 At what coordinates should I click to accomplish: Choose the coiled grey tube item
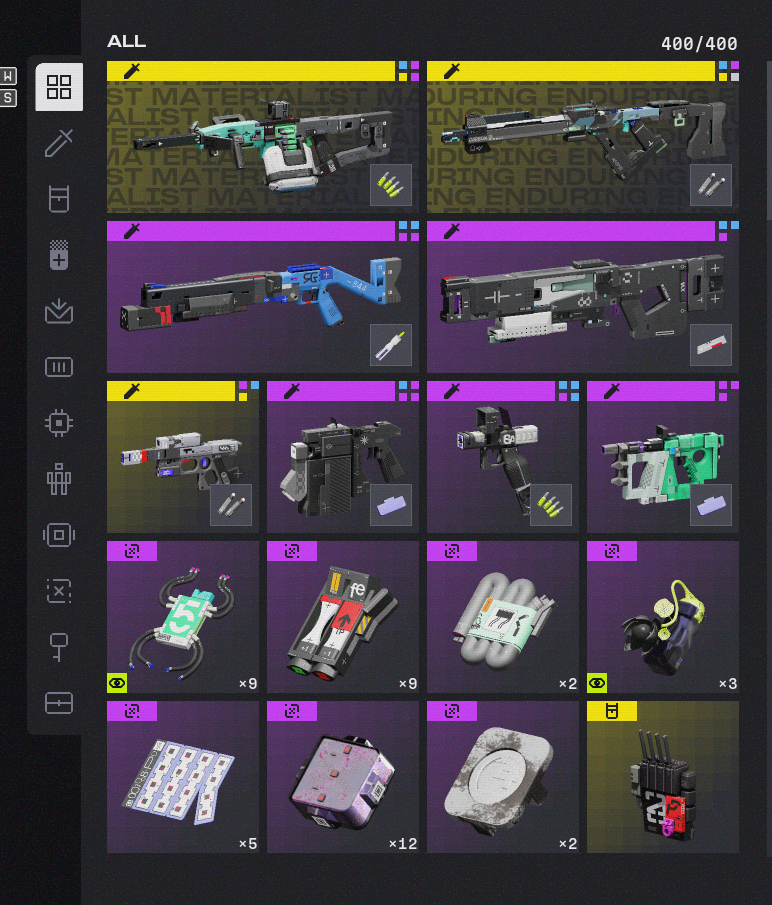click(x=502, y=617)
